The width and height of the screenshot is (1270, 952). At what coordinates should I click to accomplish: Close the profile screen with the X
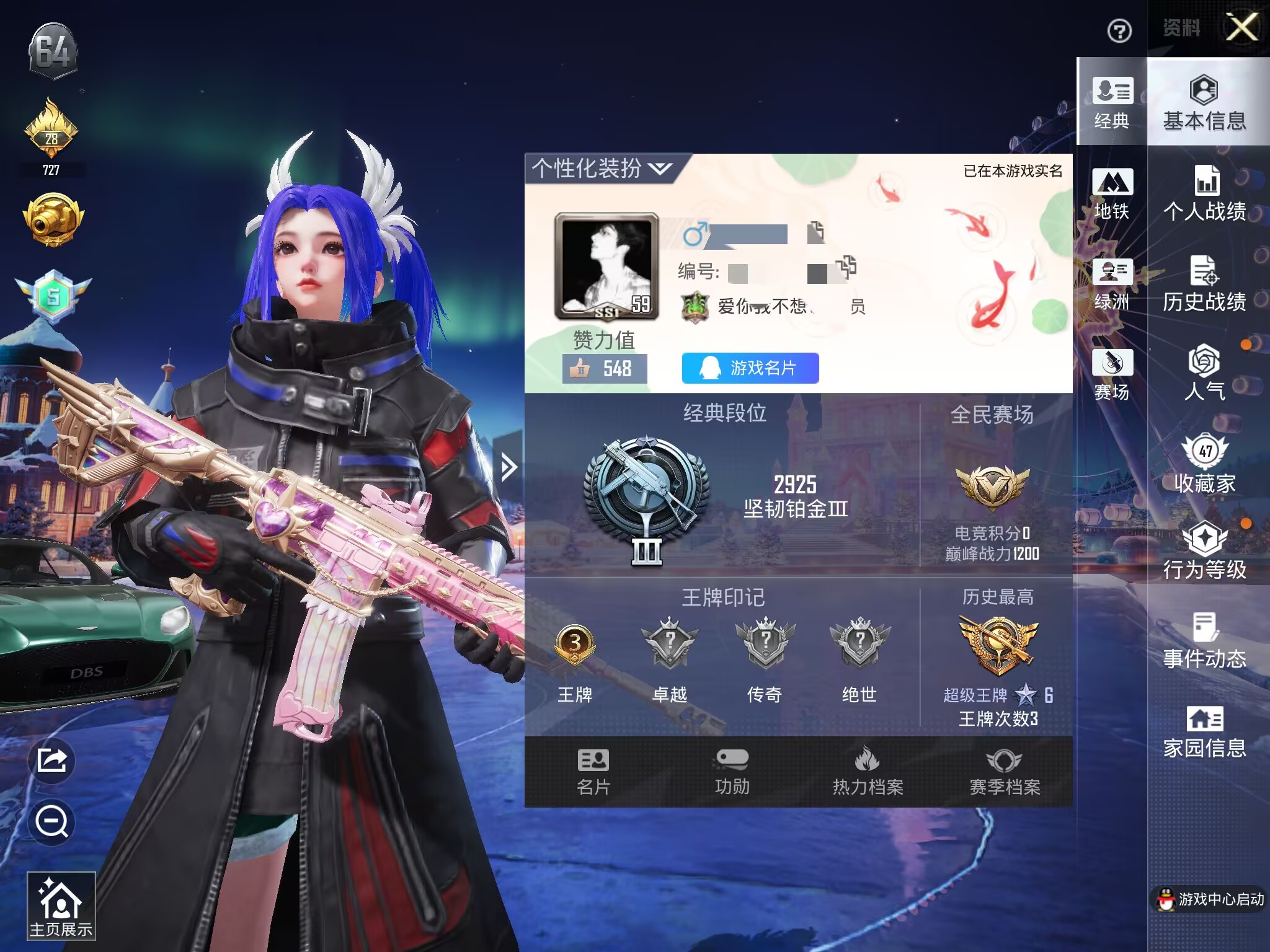(x=1242, y=28)
